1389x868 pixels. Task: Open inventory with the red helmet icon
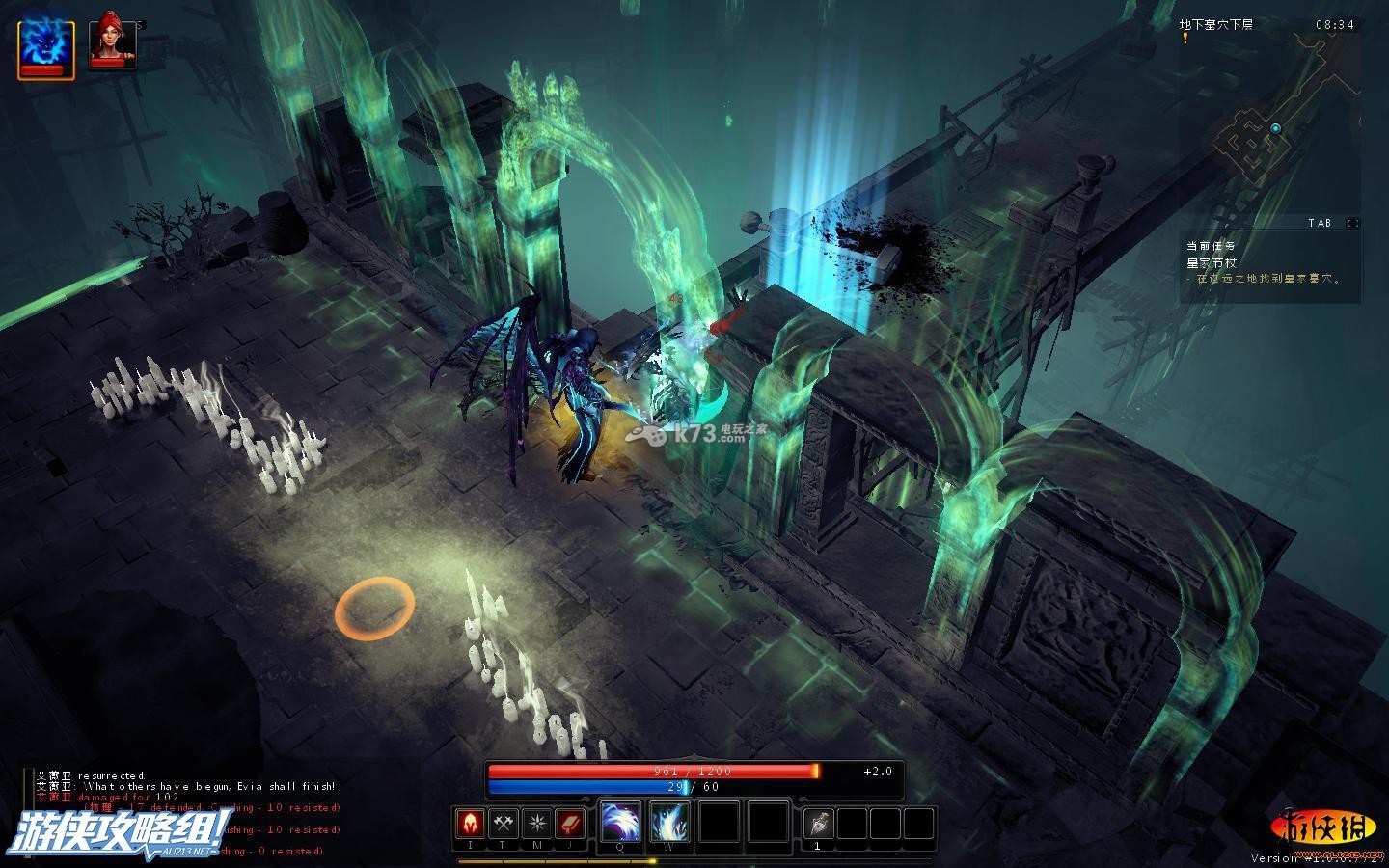point(471,824)
